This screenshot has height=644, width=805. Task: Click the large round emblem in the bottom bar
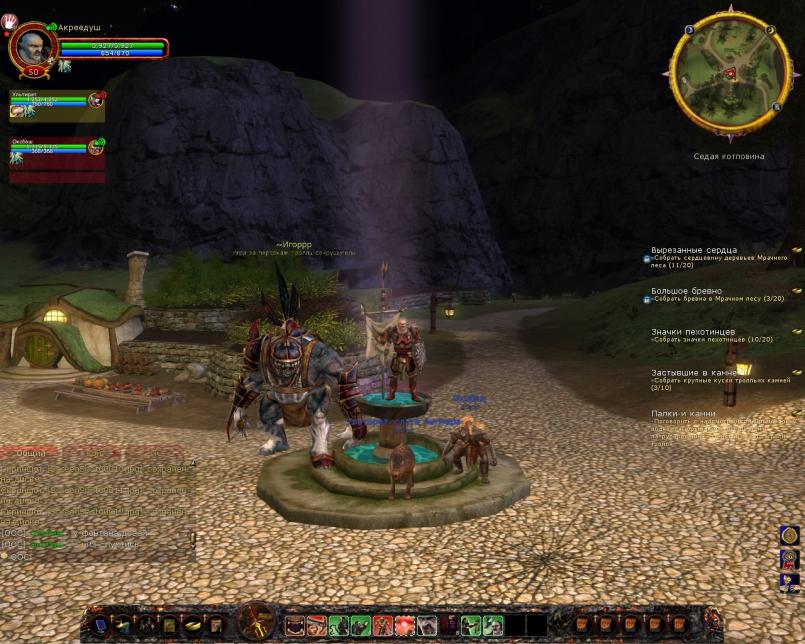pos(257,622)
